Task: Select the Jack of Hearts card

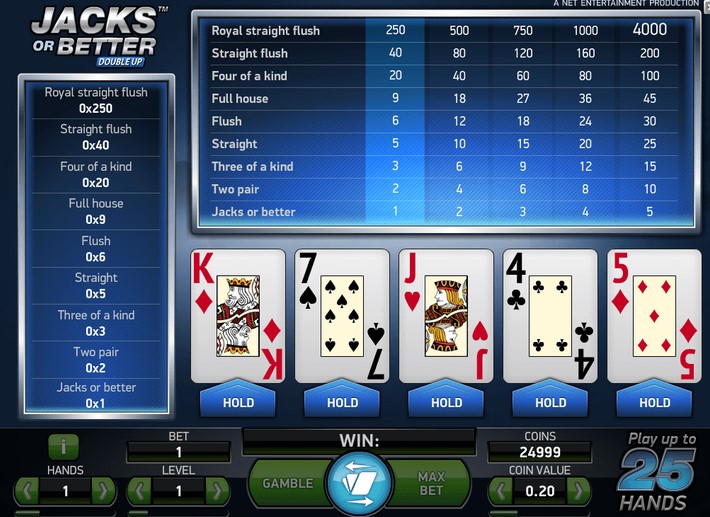Action: click(446, 316)
